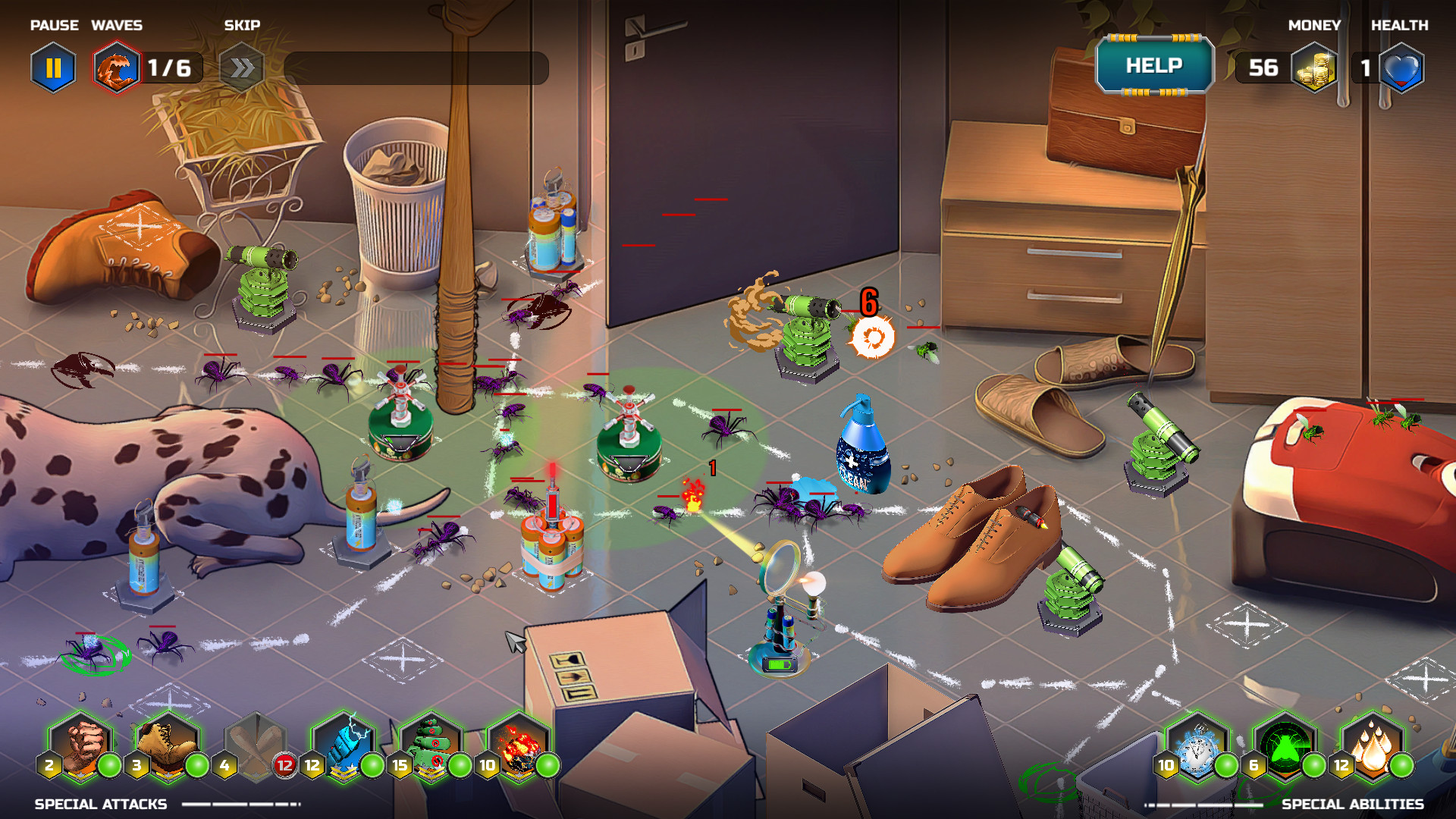This screenshot has width=1456, height=819.
Task: Pause the game with the pause button
Action: tap(53, 68)
